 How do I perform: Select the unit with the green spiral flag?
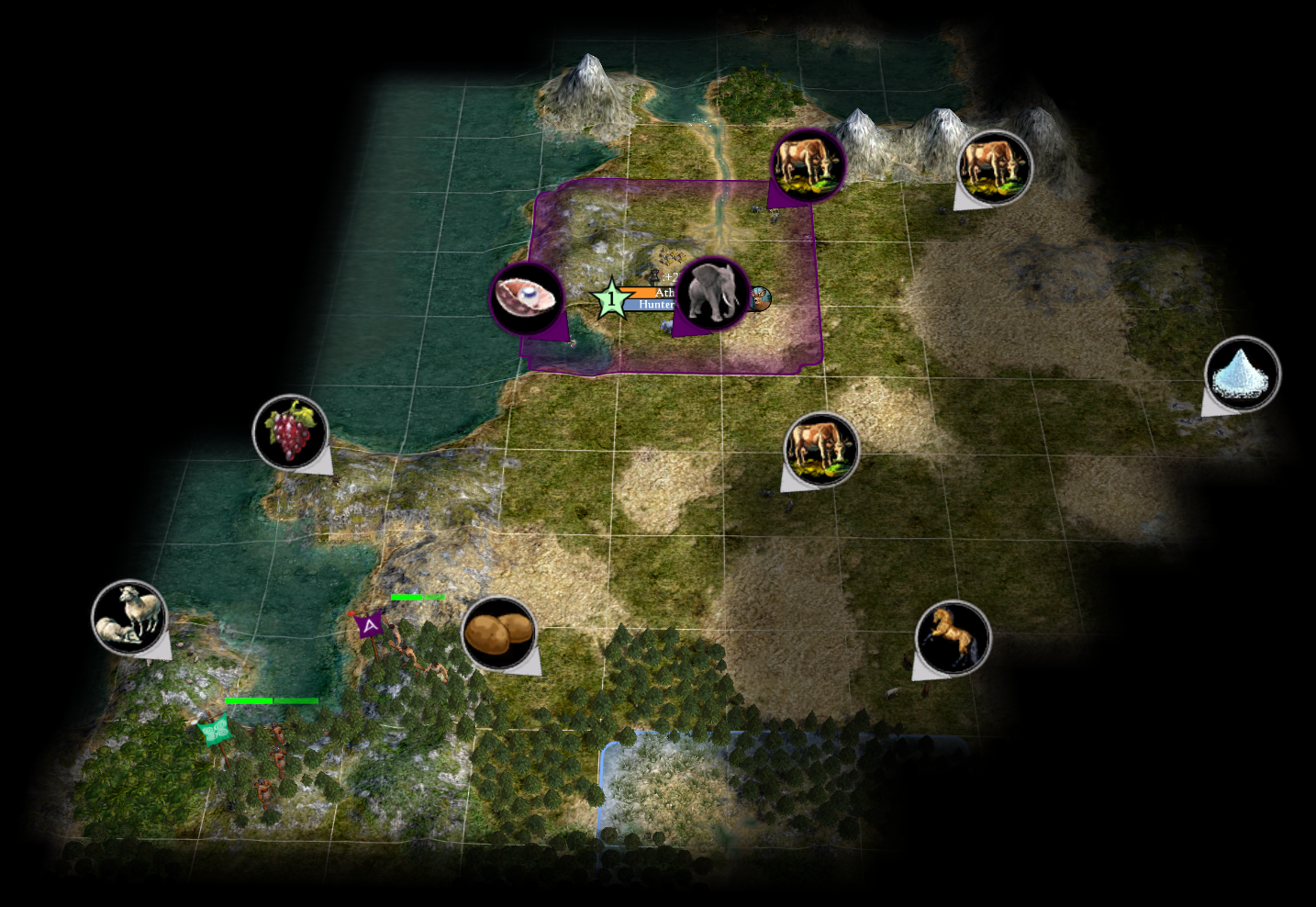point(215,732)
